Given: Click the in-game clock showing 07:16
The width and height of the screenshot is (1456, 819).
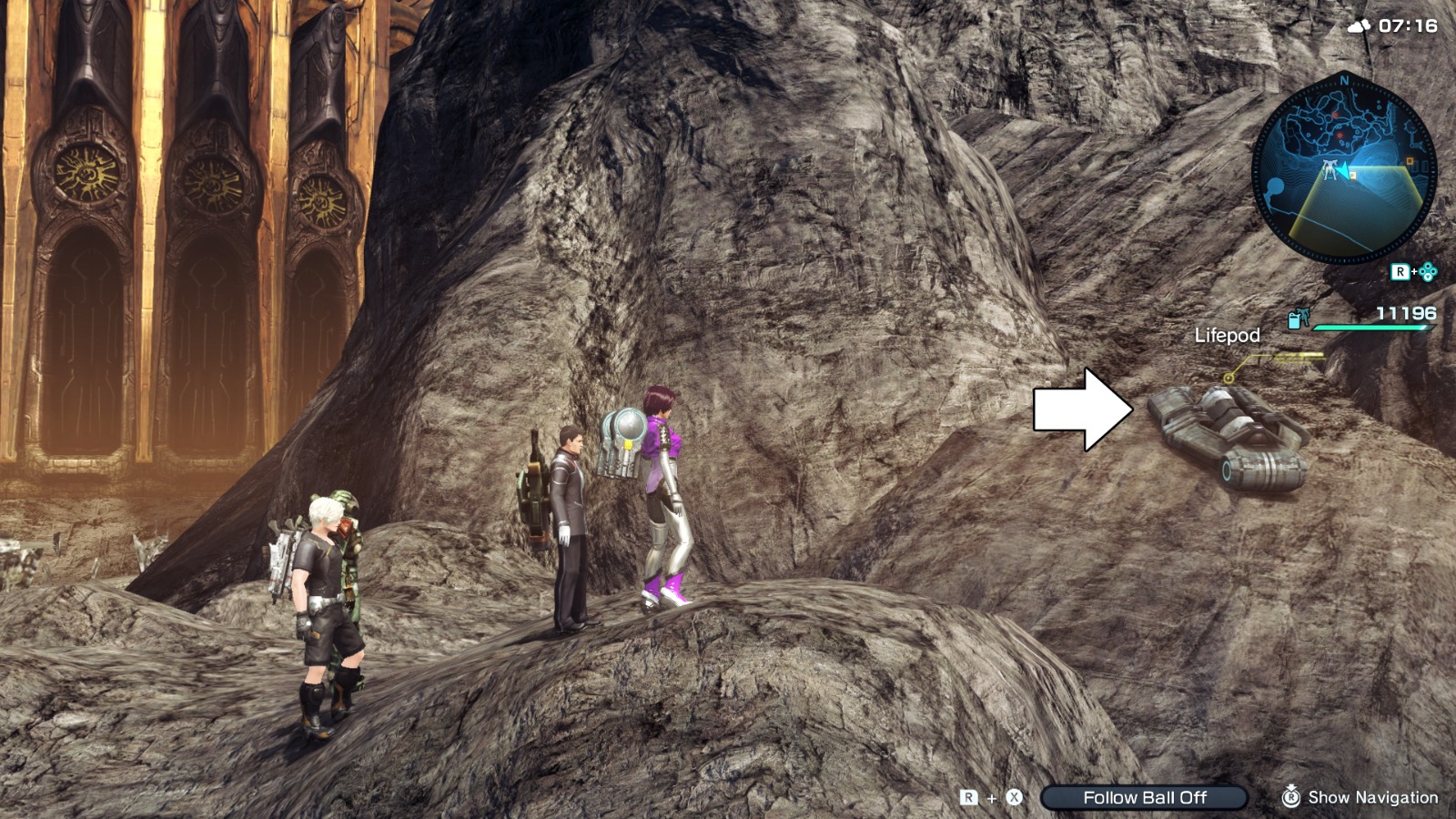Looking at the screenshot, I should [x=1407, y=26].
